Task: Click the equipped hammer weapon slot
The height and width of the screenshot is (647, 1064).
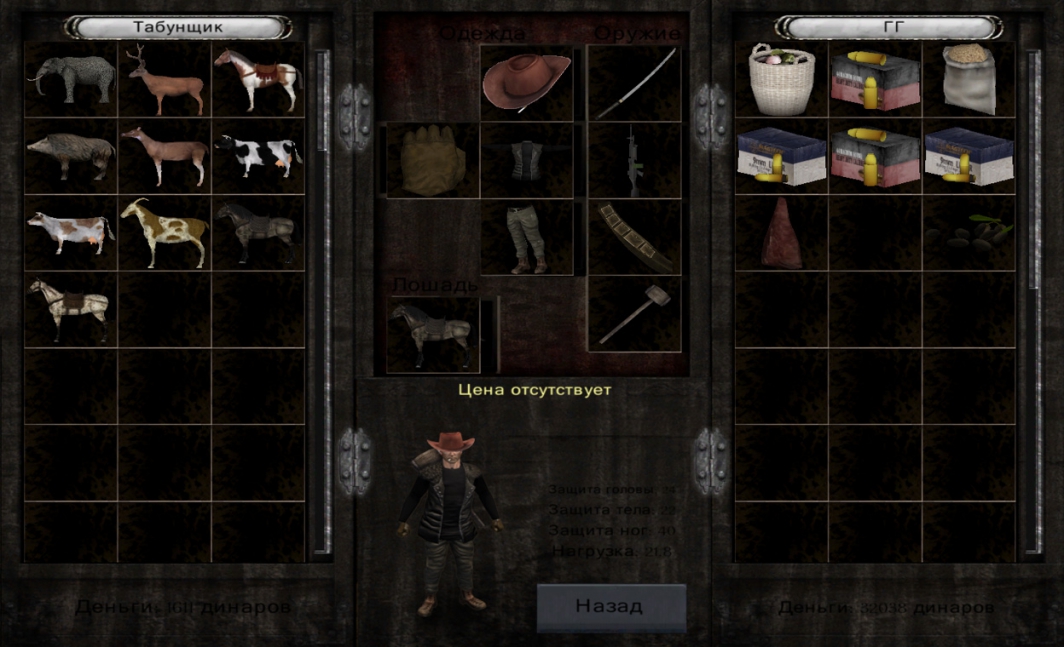Action: (x=634, y=314)
